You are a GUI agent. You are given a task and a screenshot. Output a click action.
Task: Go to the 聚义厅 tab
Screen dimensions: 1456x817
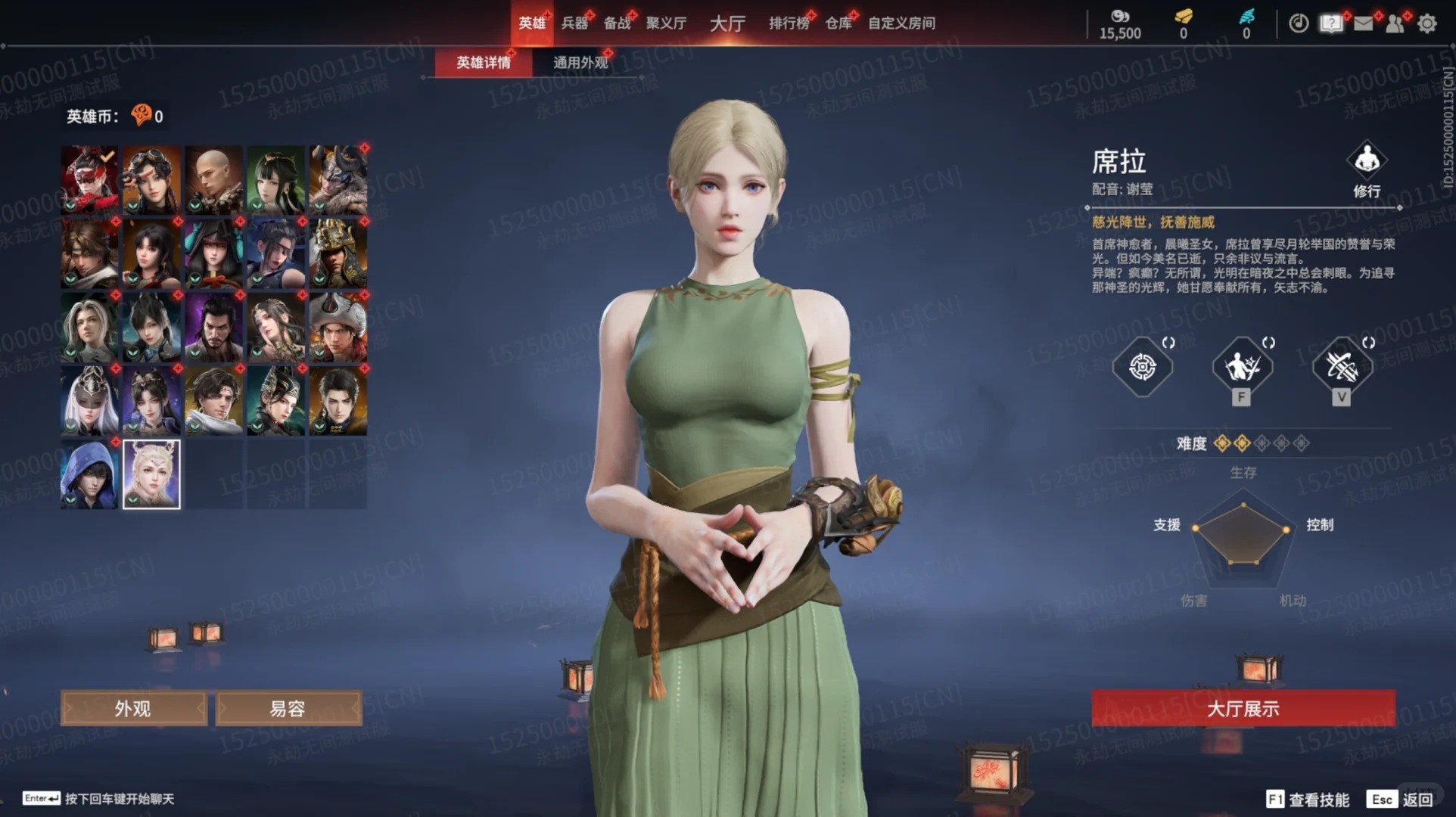[x=666, y=23]
